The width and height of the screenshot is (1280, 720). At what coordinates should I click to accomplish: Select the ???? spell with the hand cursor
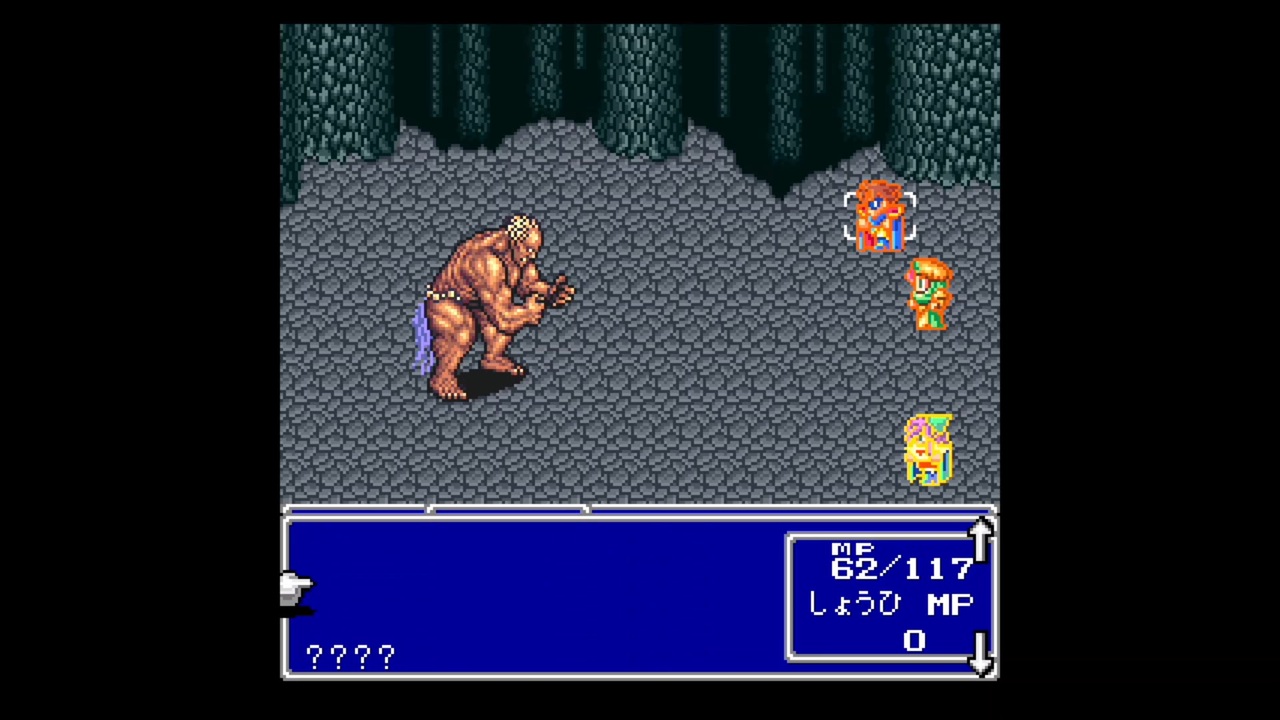(348, 655)
